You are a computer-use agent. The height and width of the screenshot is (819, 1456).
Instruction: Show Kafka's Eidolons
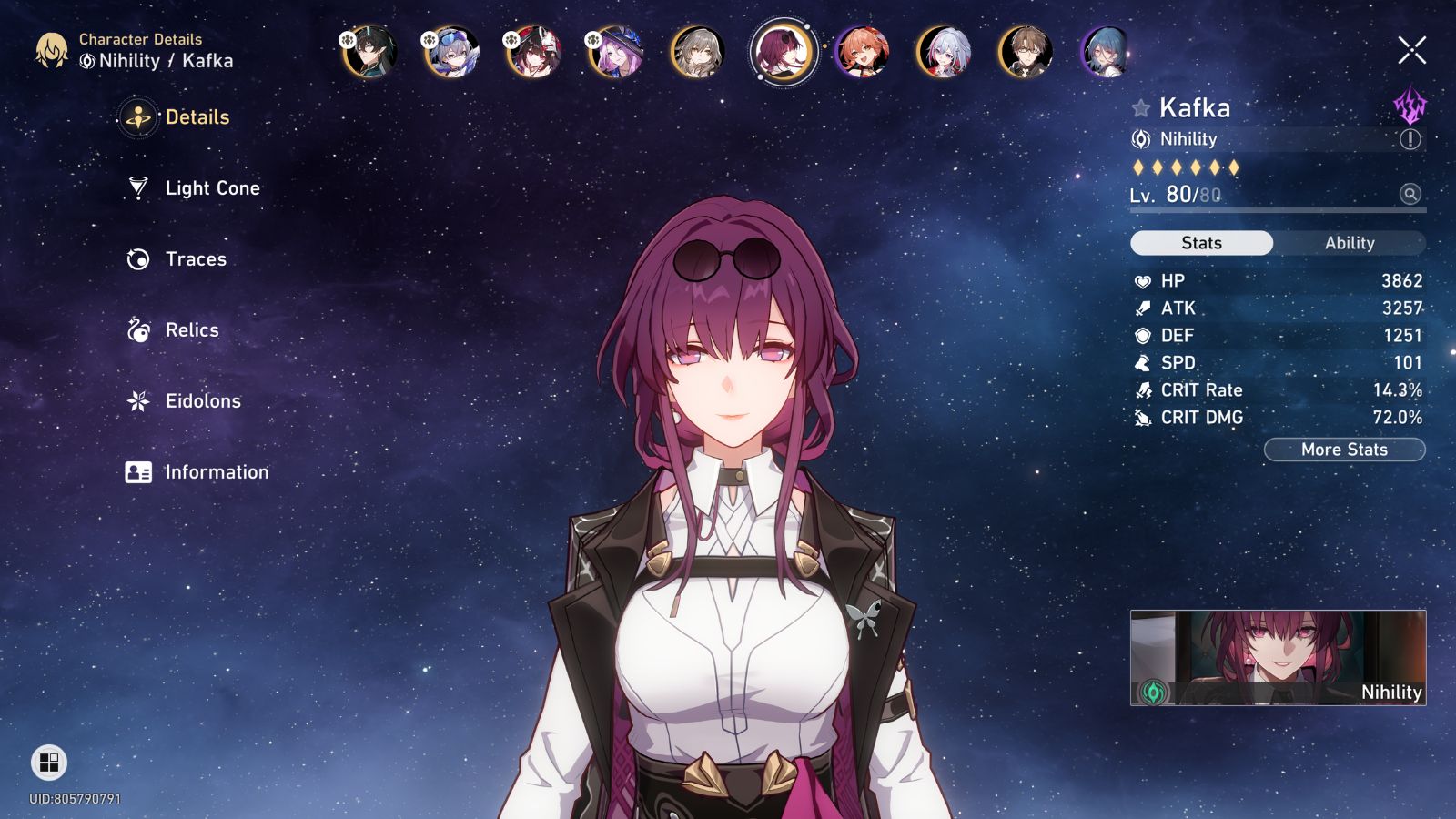click(203, 401)
